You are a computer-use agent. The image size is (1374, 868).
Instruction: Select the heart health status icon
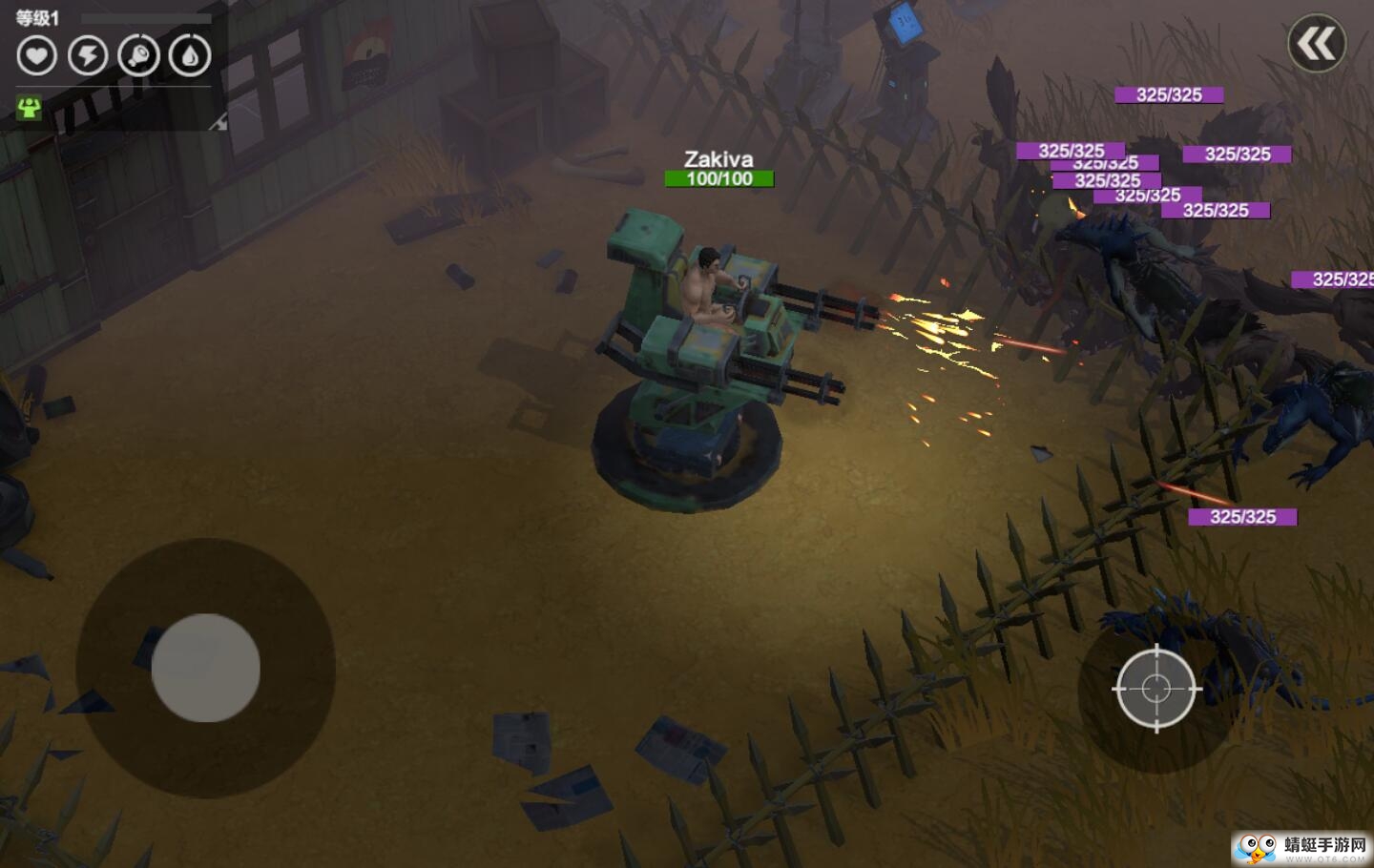coord(37,55)
